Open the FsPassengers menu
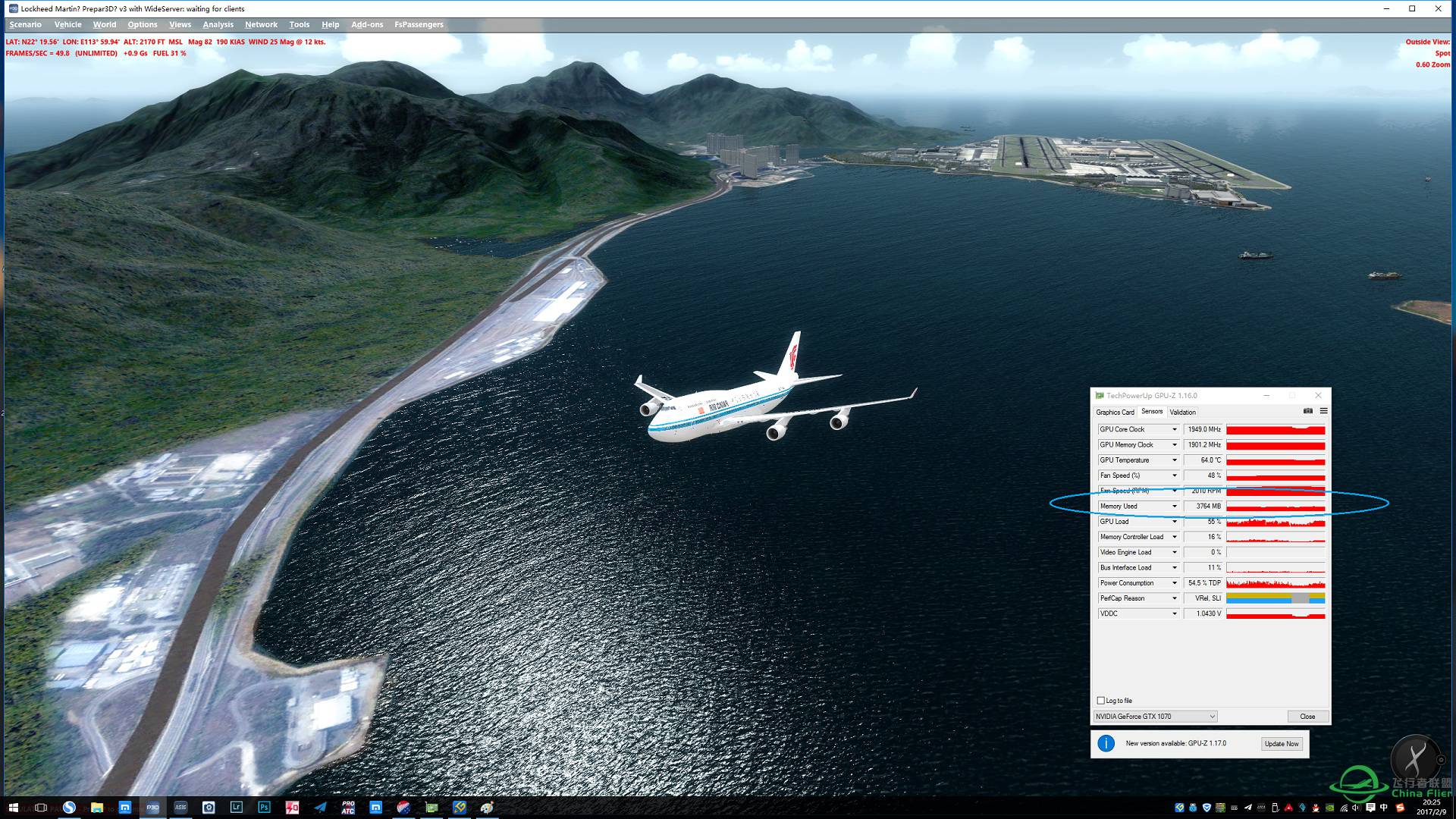The image size is (1456, 819). click(419, 24)
